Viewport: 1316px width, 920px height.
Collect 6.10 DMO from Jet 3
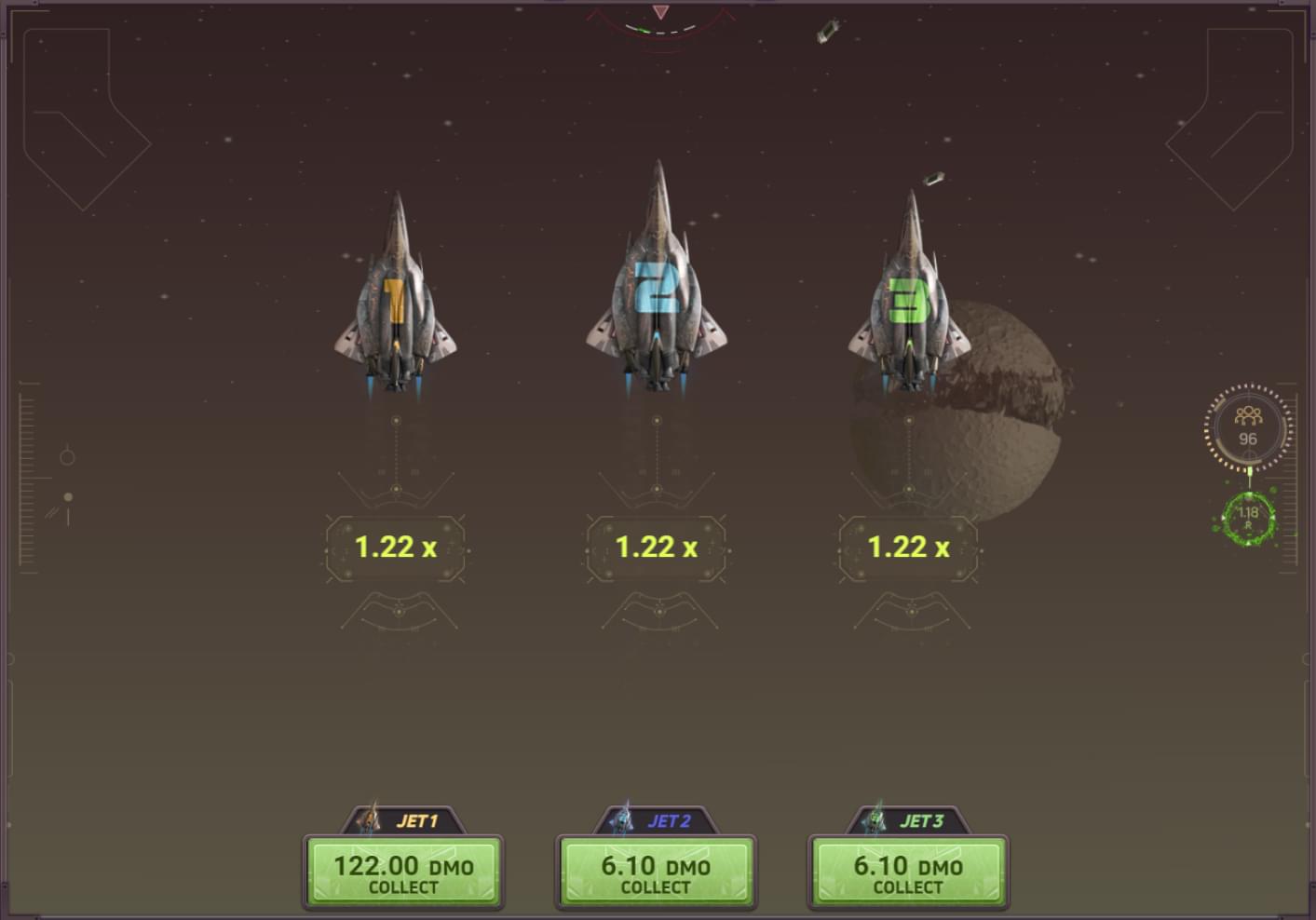[x=908, y=873]
